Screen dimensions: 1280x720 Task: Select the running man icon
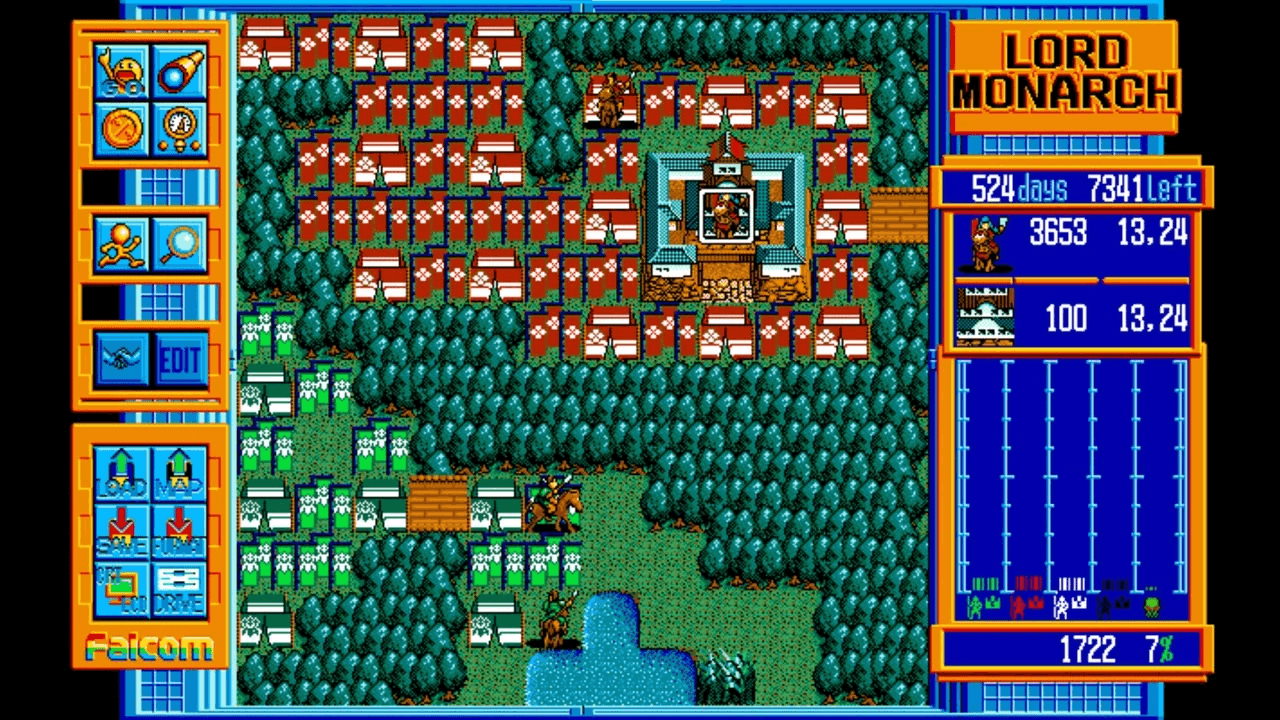(120, 243)
